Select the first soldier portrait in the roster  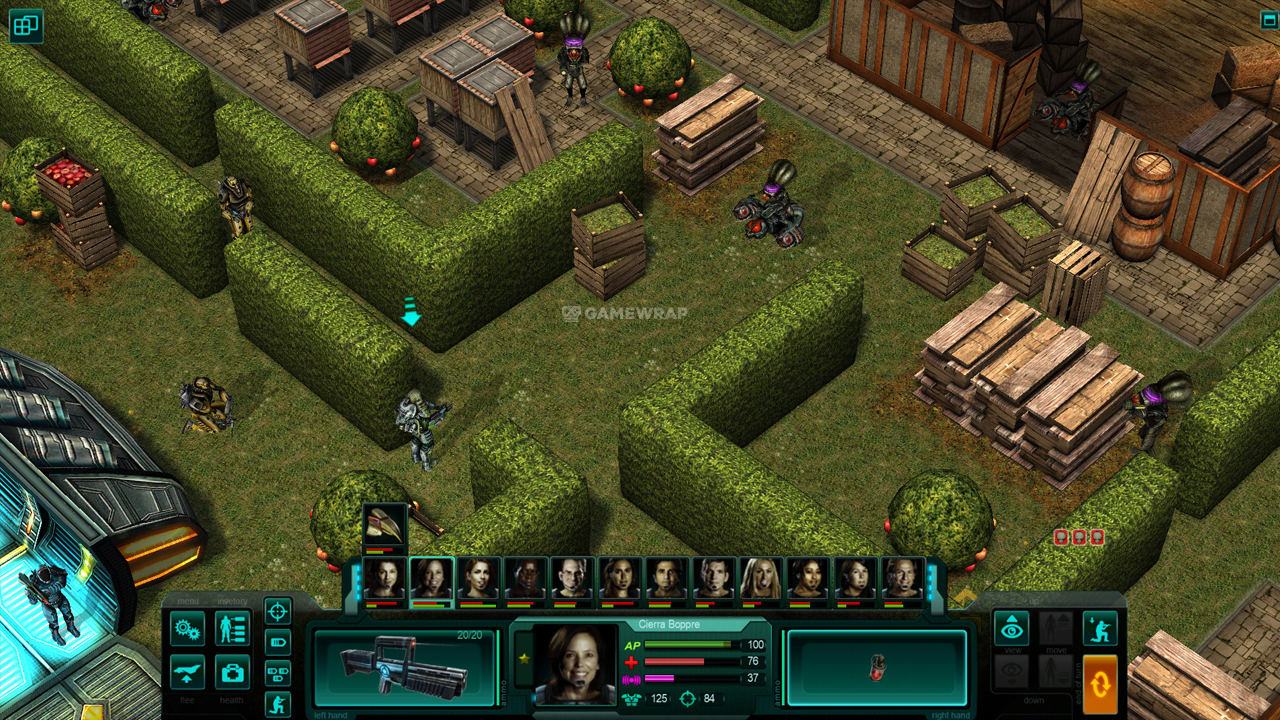point(384,578)
